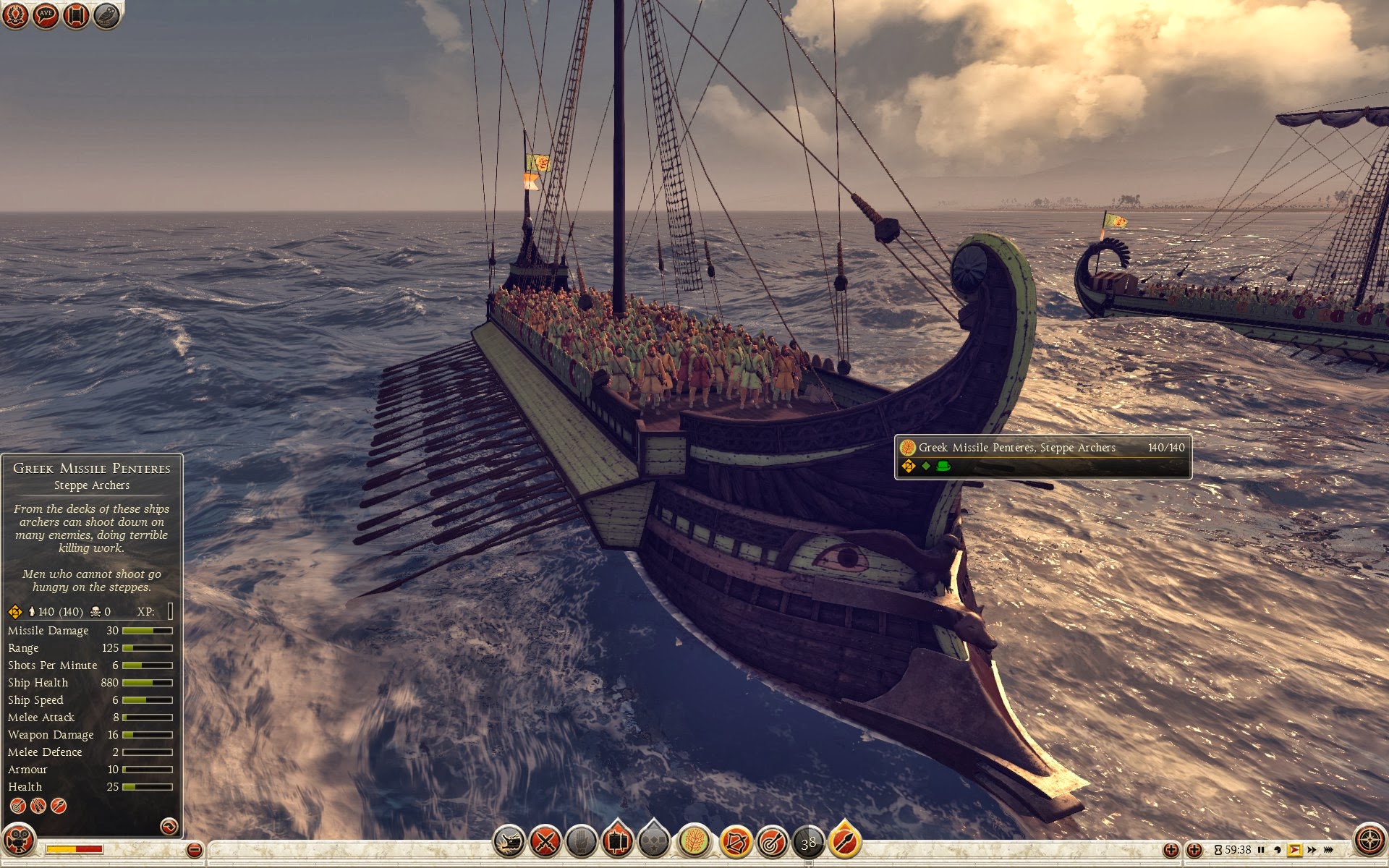Image resolution: width=1389 pixels, height=868 pixels.
Task: Click the owl advisor icon
Action: pos(106,15)
